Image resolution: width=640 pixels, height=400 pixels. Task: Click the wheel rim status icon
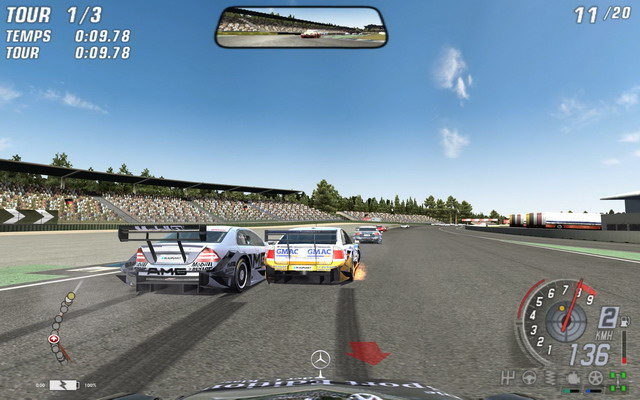[595, 378]
